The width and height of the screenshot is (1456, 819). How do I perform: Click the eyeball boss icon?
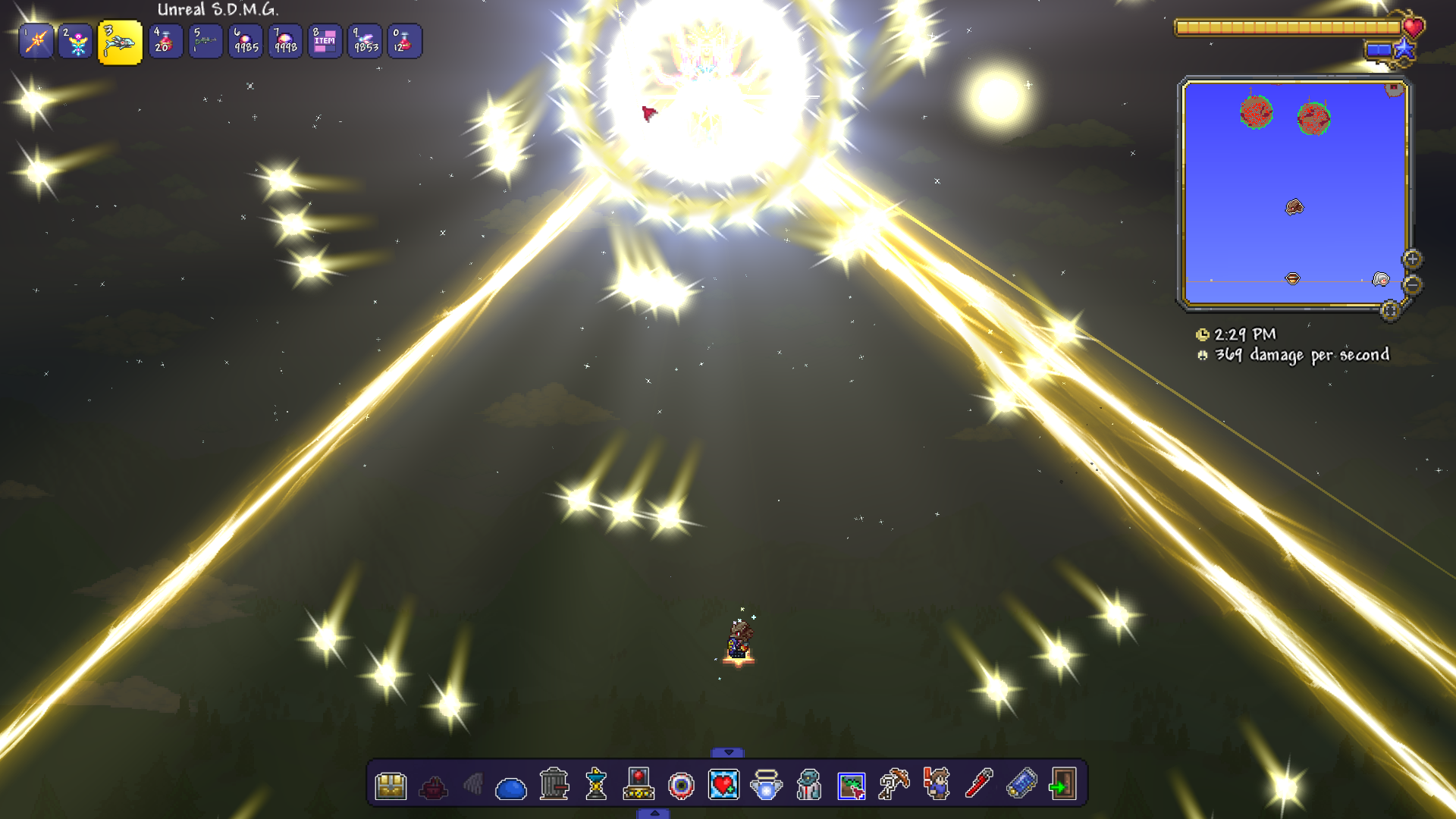coord(681,786)
